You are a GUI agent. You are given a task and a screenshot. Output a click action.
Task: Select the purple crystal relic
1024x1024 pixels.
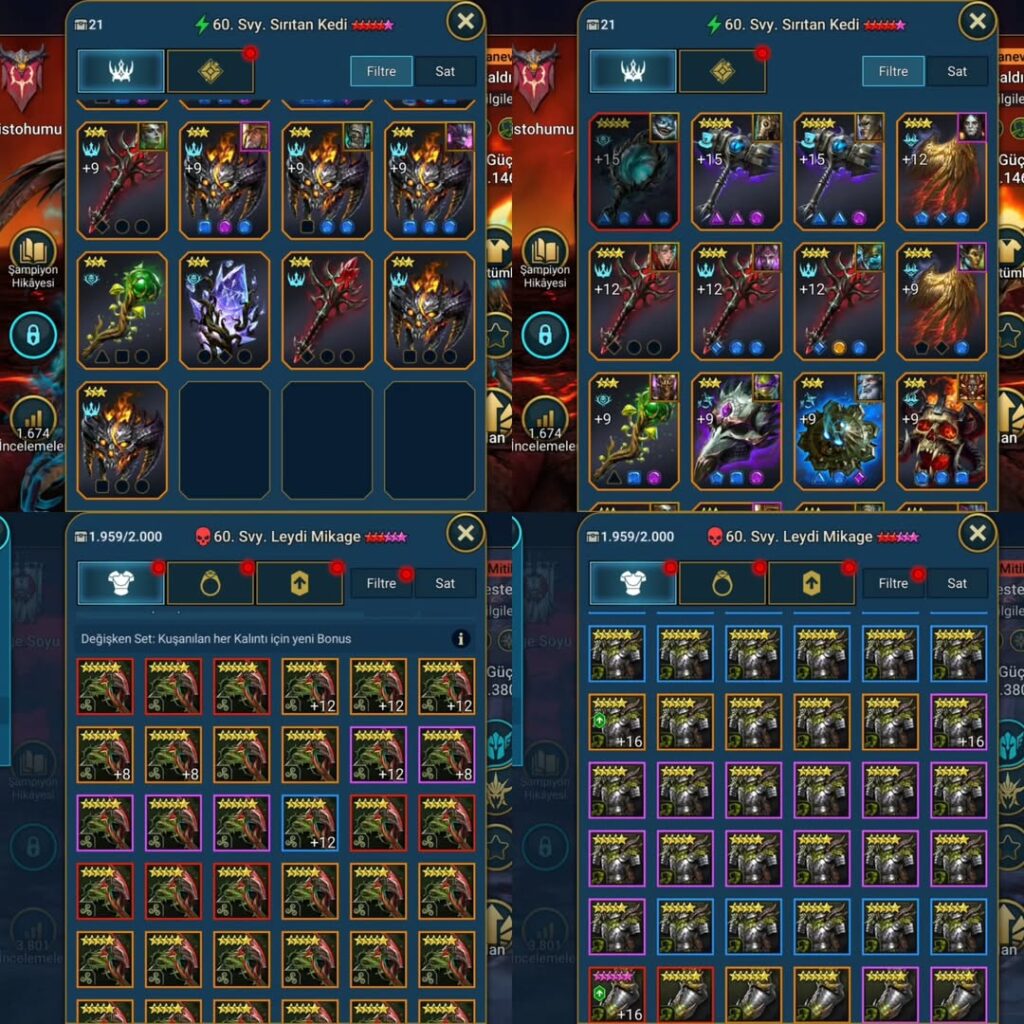pyautogui.click(x=225, y=310)
